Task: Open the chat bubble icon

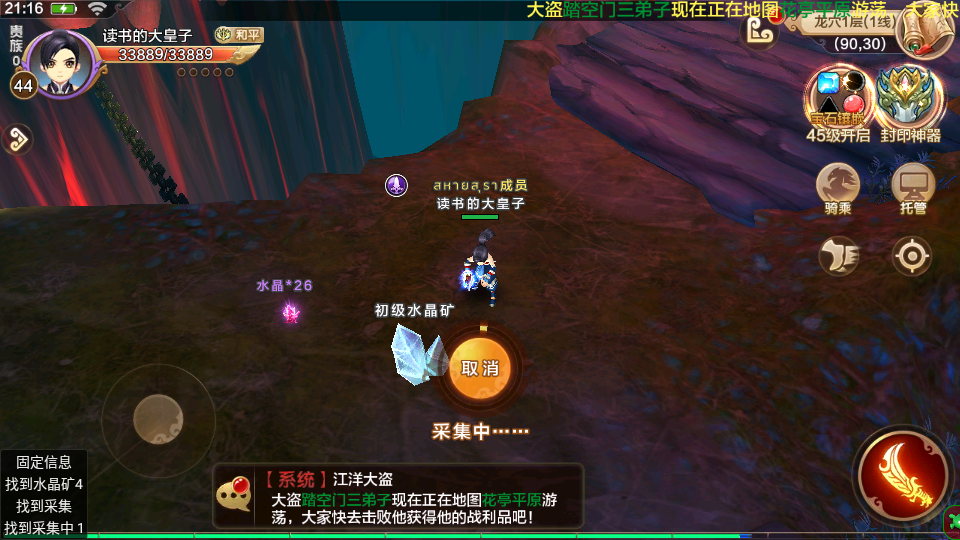Action: [235, 493]
